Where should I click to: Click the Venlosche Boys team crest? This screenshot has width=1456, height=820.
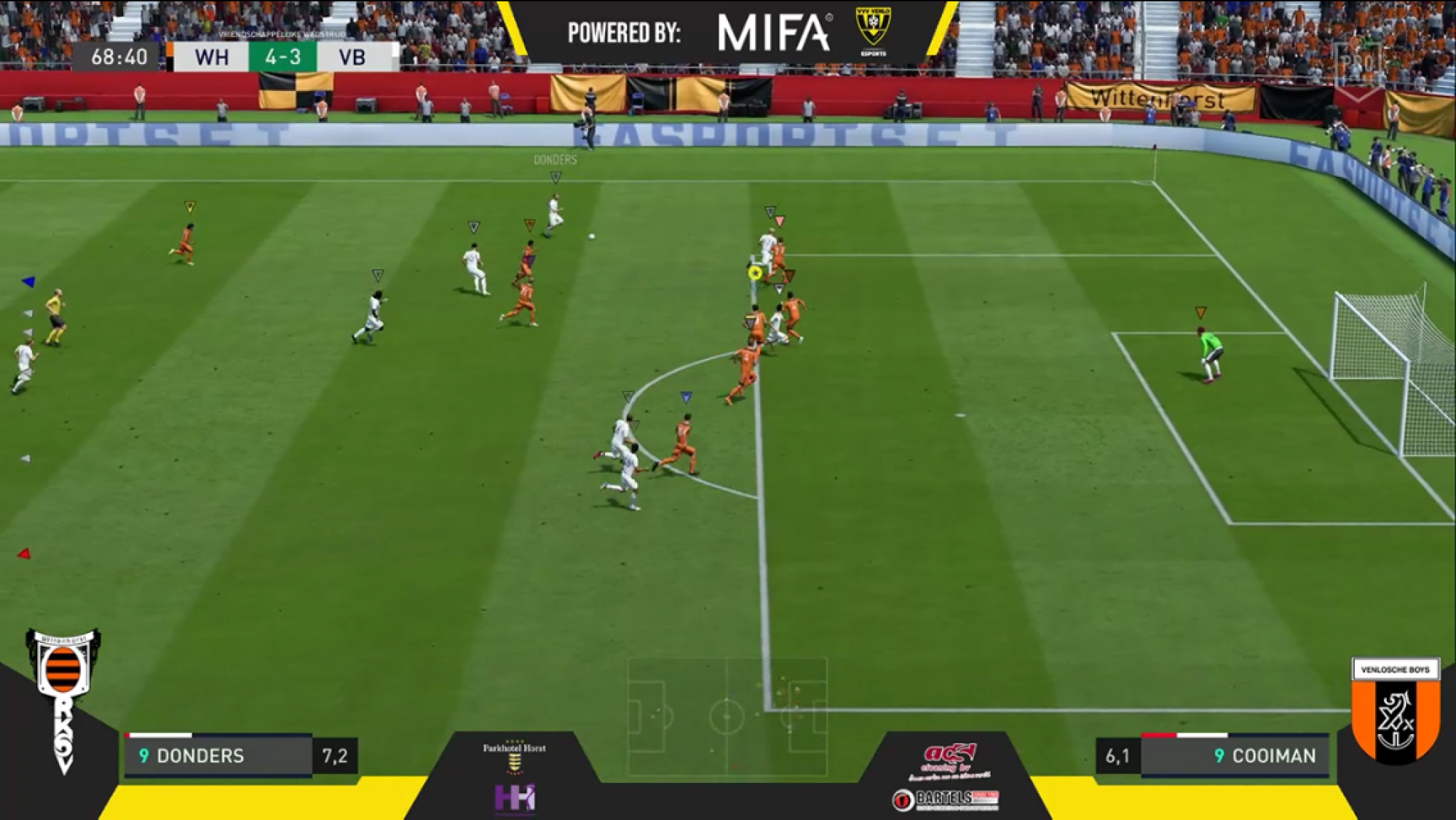click(x=1395, y=711)
